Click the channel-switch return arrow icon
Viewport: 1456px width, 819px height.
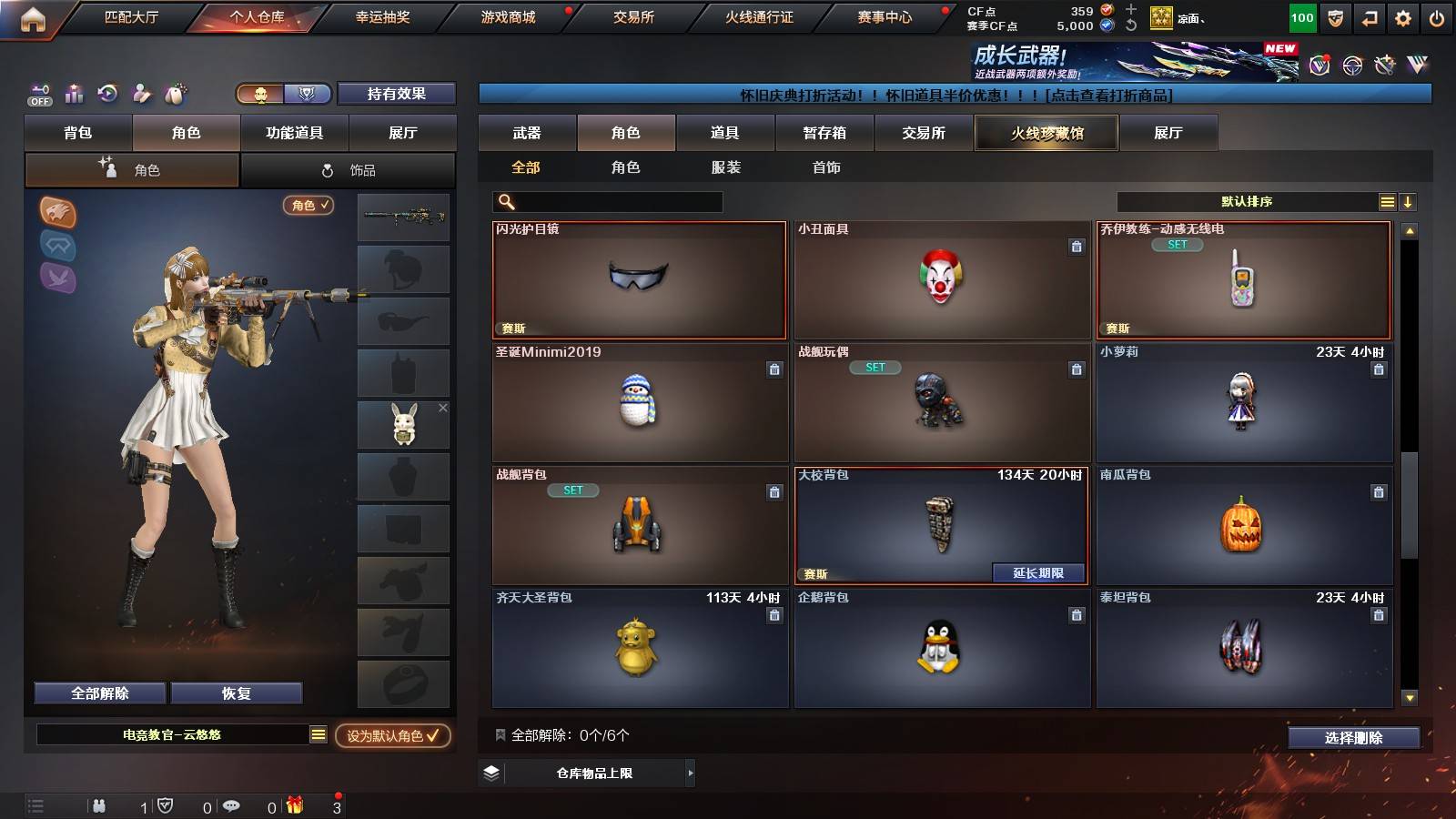tap(1369, 16)
